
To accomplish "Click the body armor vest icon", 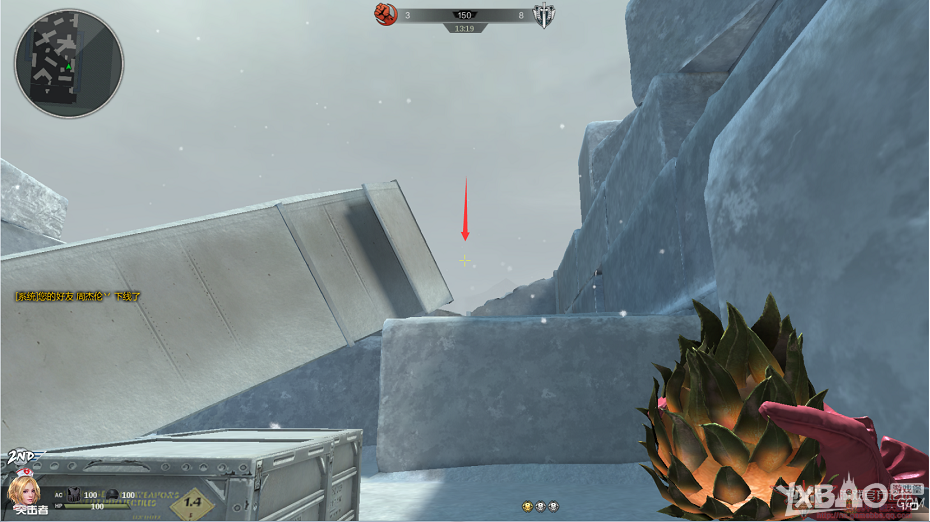I will point(73,494).
